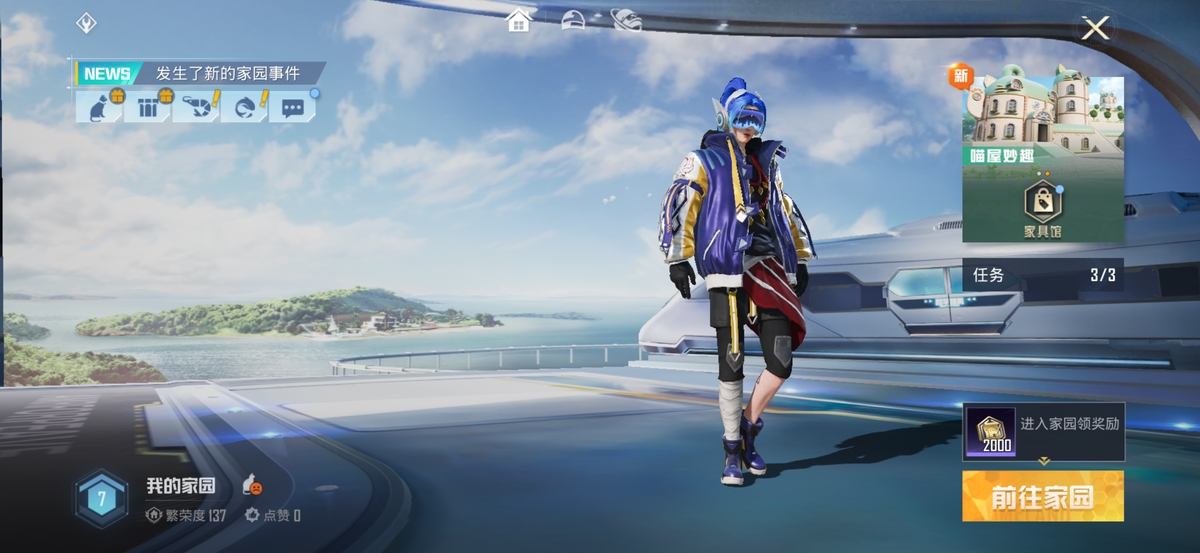Close the home screen with the X

pyautogui.click(x=1095, y=28)
